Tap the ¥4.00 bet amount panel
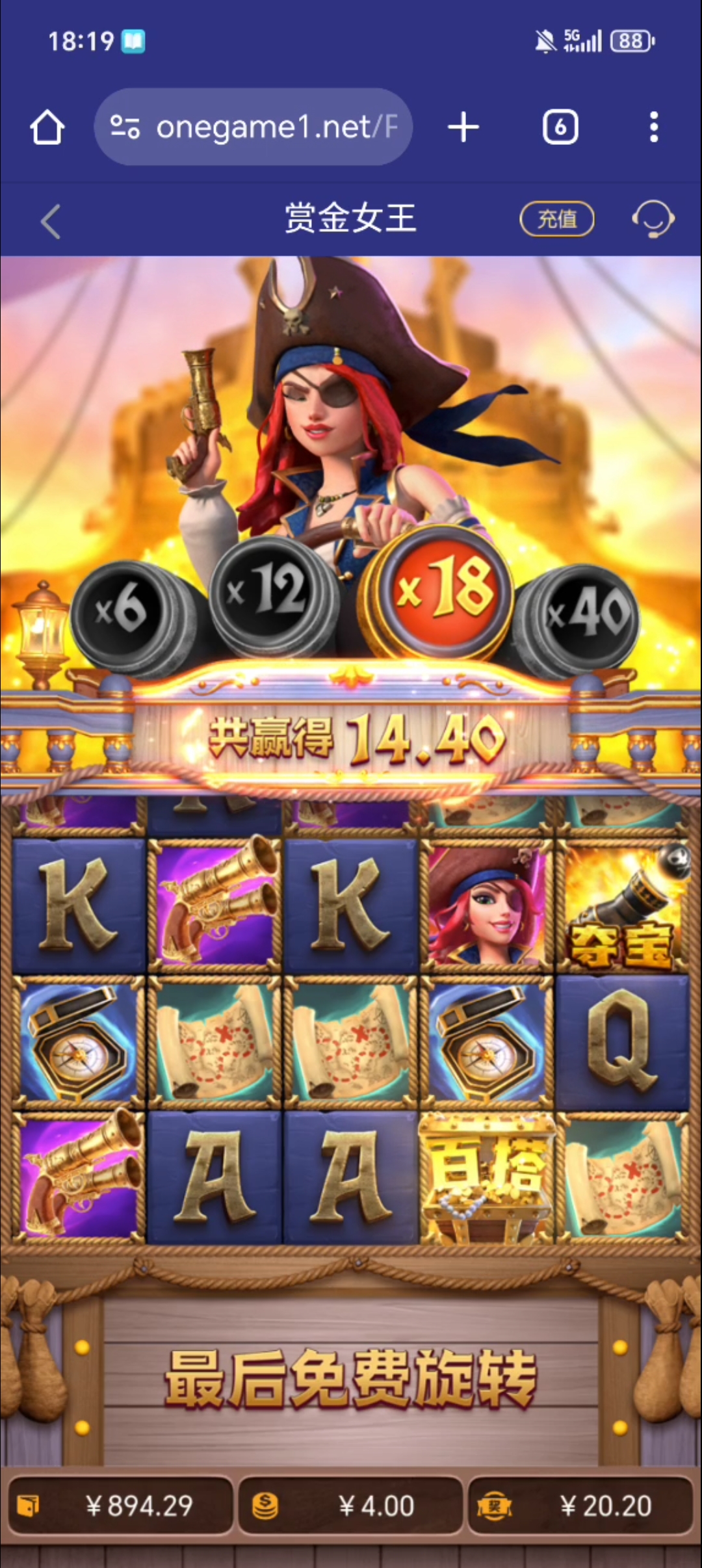The image size is (702, 1568). 350,1506
